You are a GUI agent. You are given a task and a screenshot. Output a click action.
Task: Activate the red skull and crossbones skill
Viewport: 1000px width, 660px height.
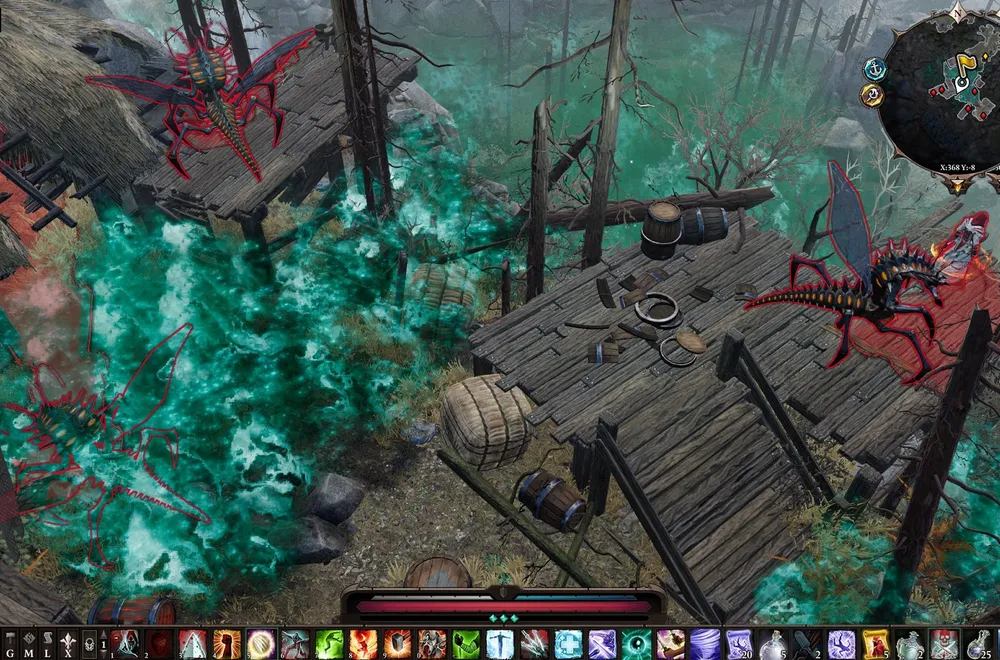943,643
